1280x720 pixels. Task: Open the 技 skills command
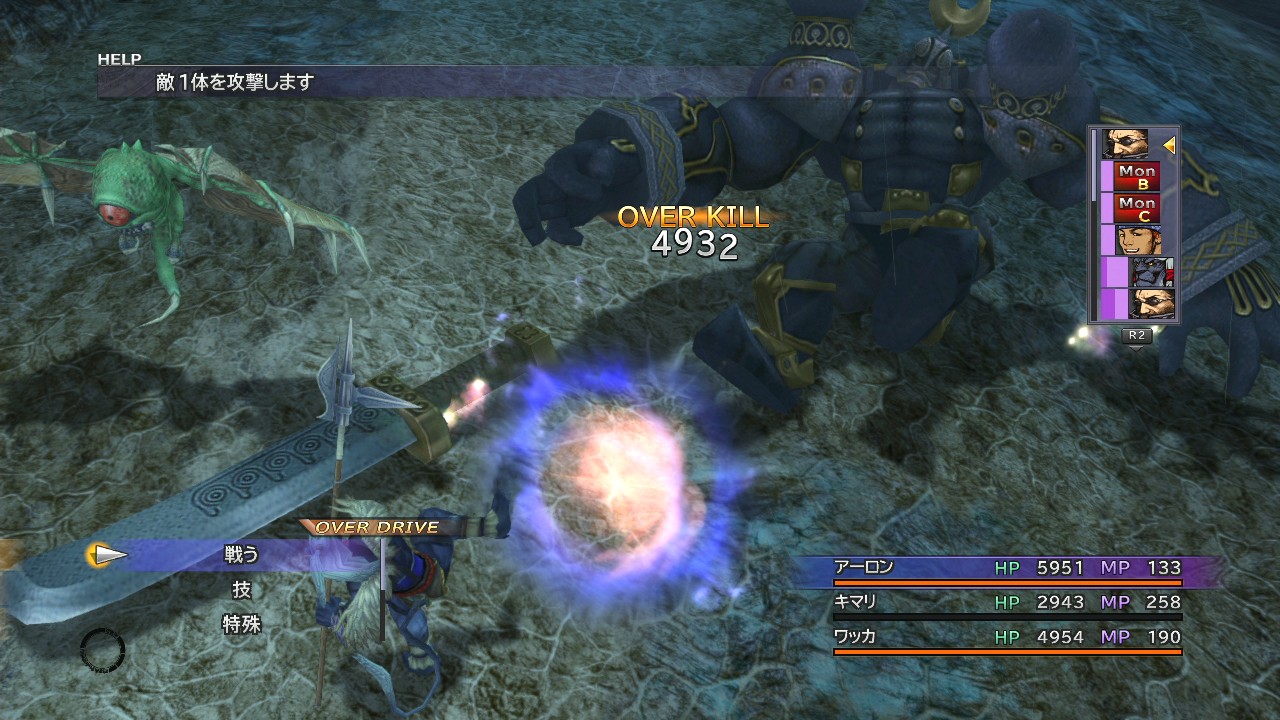[x=241, y=590]
